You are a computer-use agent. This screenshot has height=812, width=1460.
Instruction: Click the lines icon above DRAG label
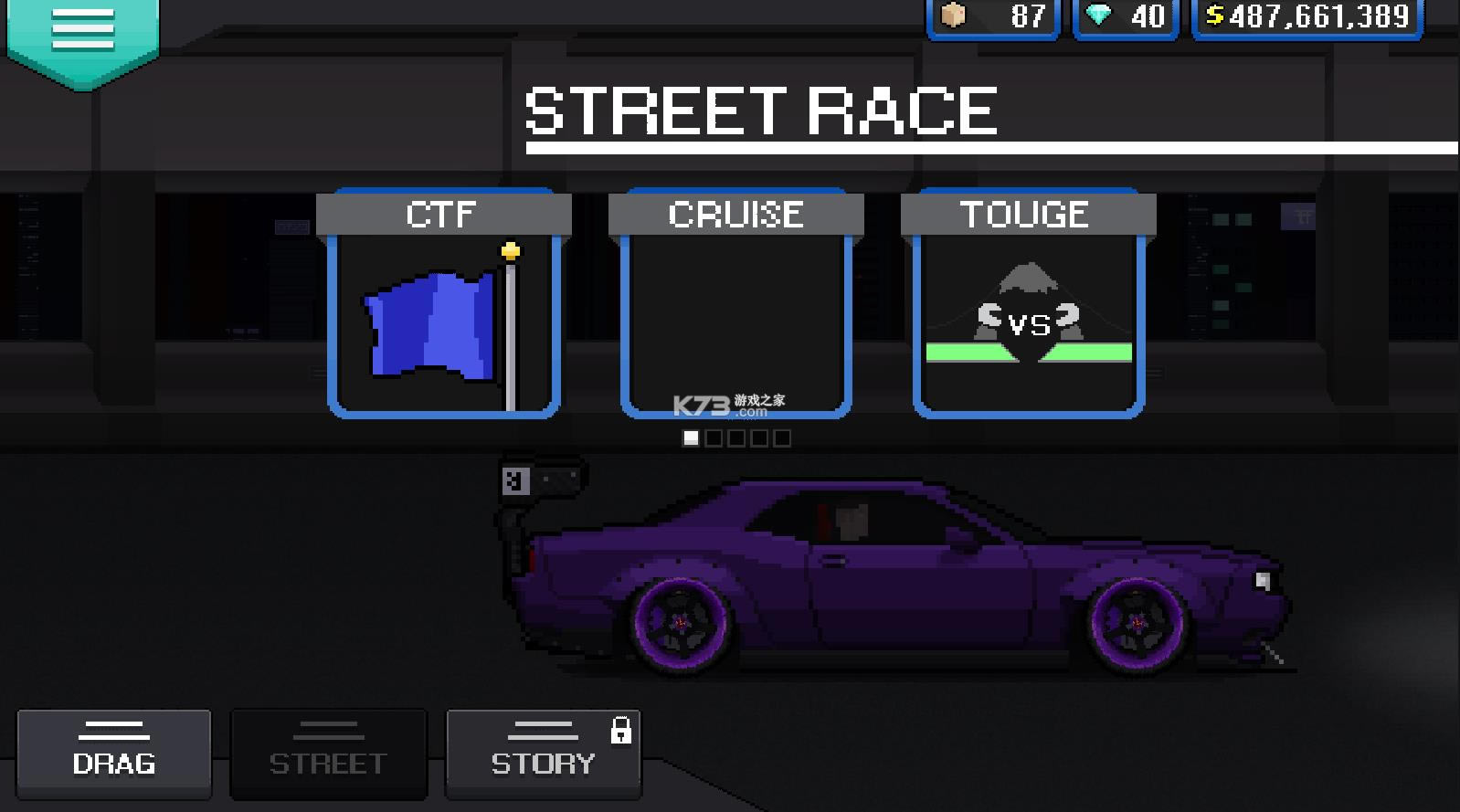click(113, 730)
